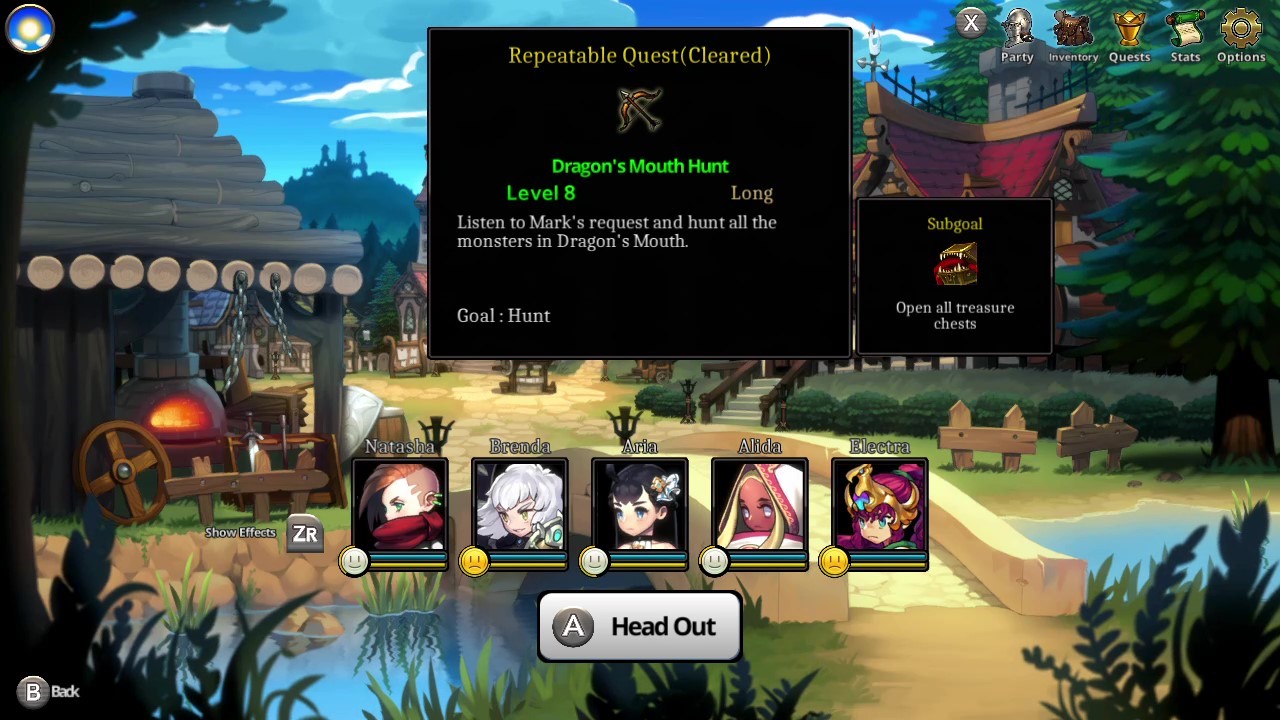Close the quest window with X
Viewport: 1280px width, 720px height.
971,22
